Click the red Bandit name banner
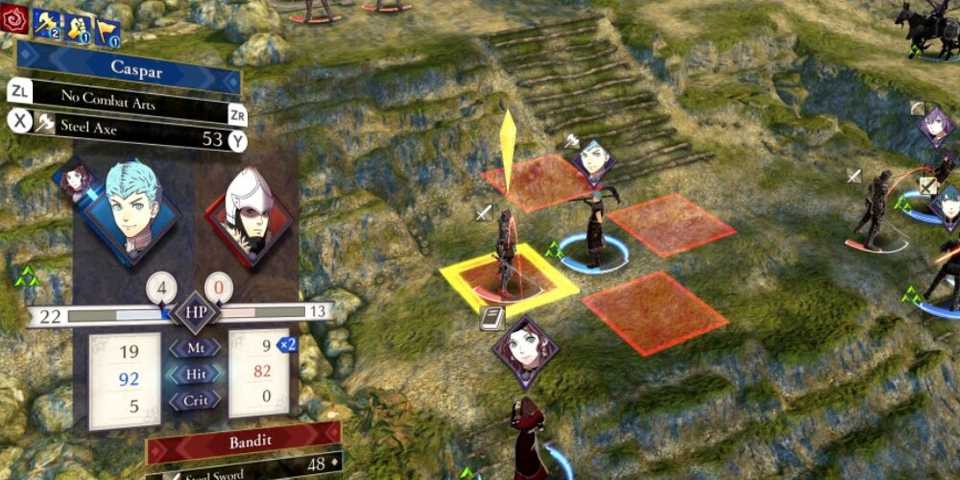Viewport: 960px width, 480px height. [x=245, y=440]
